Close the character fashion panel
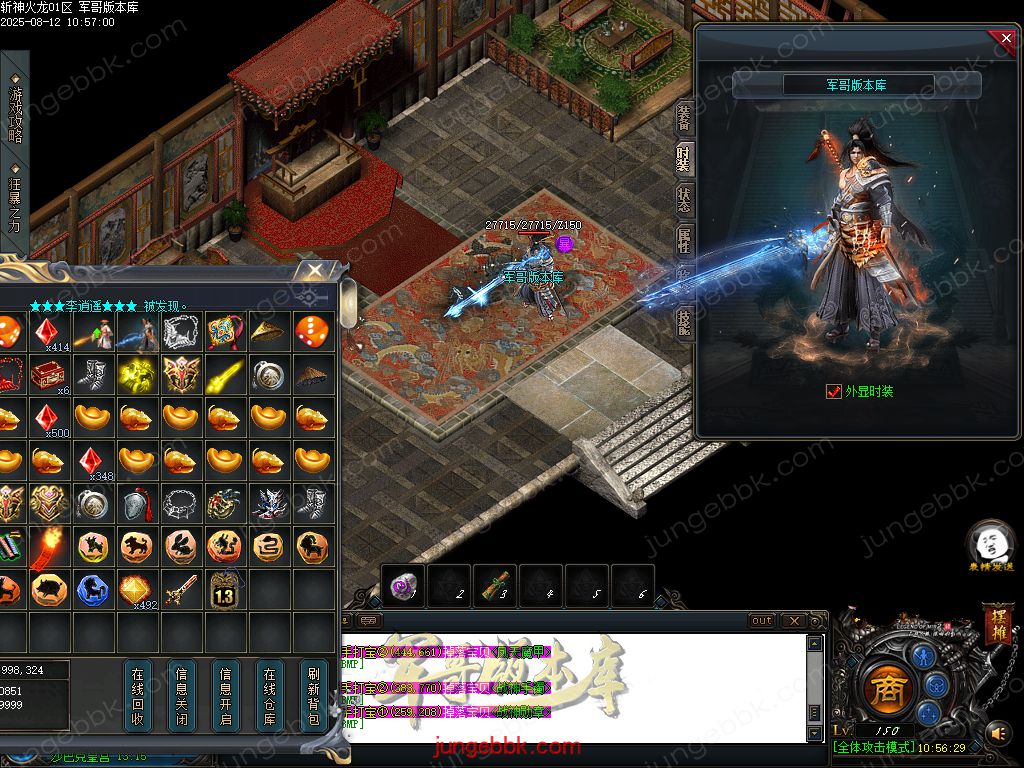Viewport: 1024px width, 768px height. 1004,39
